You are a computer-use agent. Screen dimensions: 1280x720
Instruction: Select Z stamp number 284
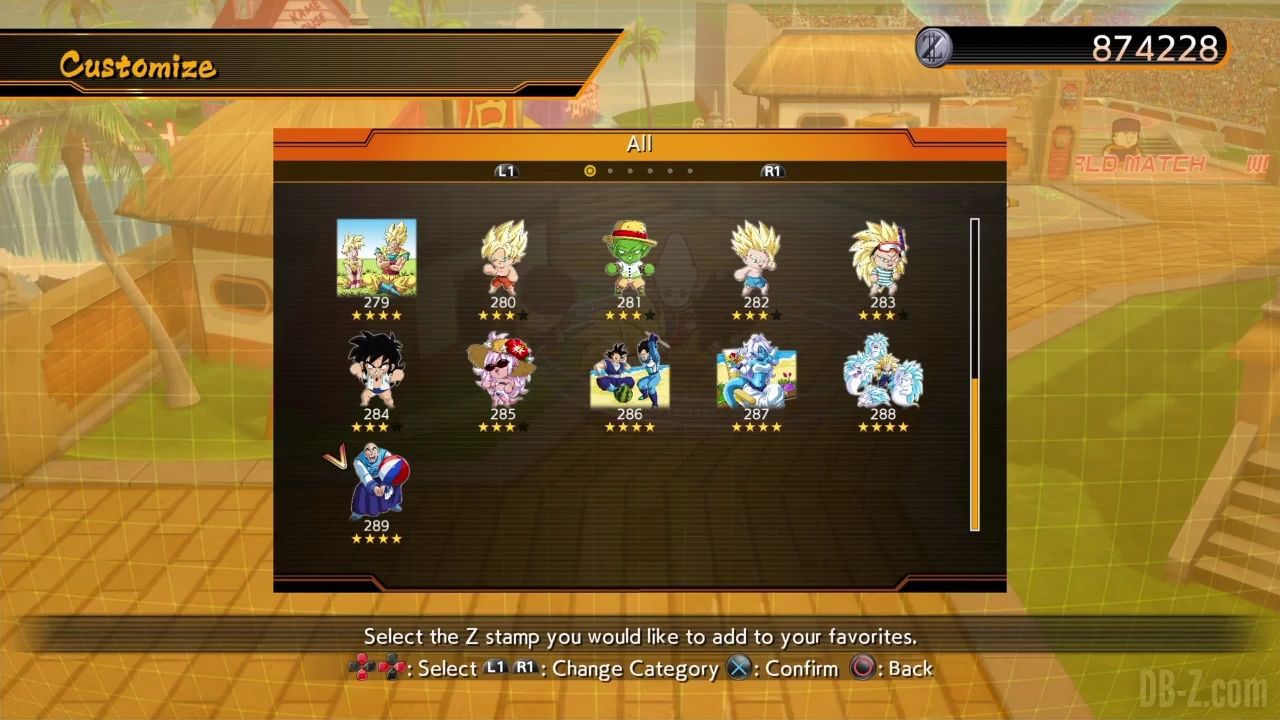(376, 370)
